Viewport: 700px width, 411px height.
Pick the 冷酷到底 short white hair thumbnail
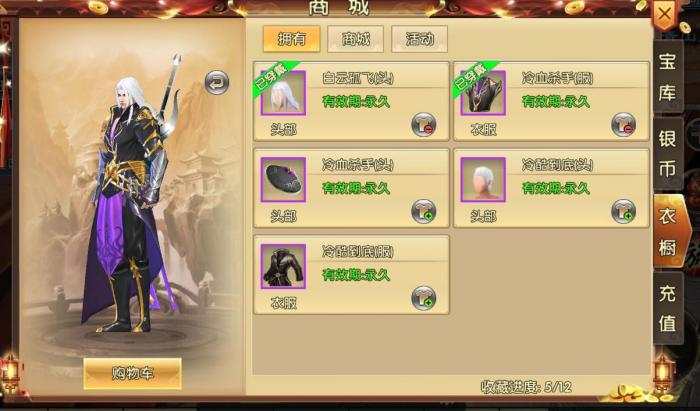click(x=483, y=180)
